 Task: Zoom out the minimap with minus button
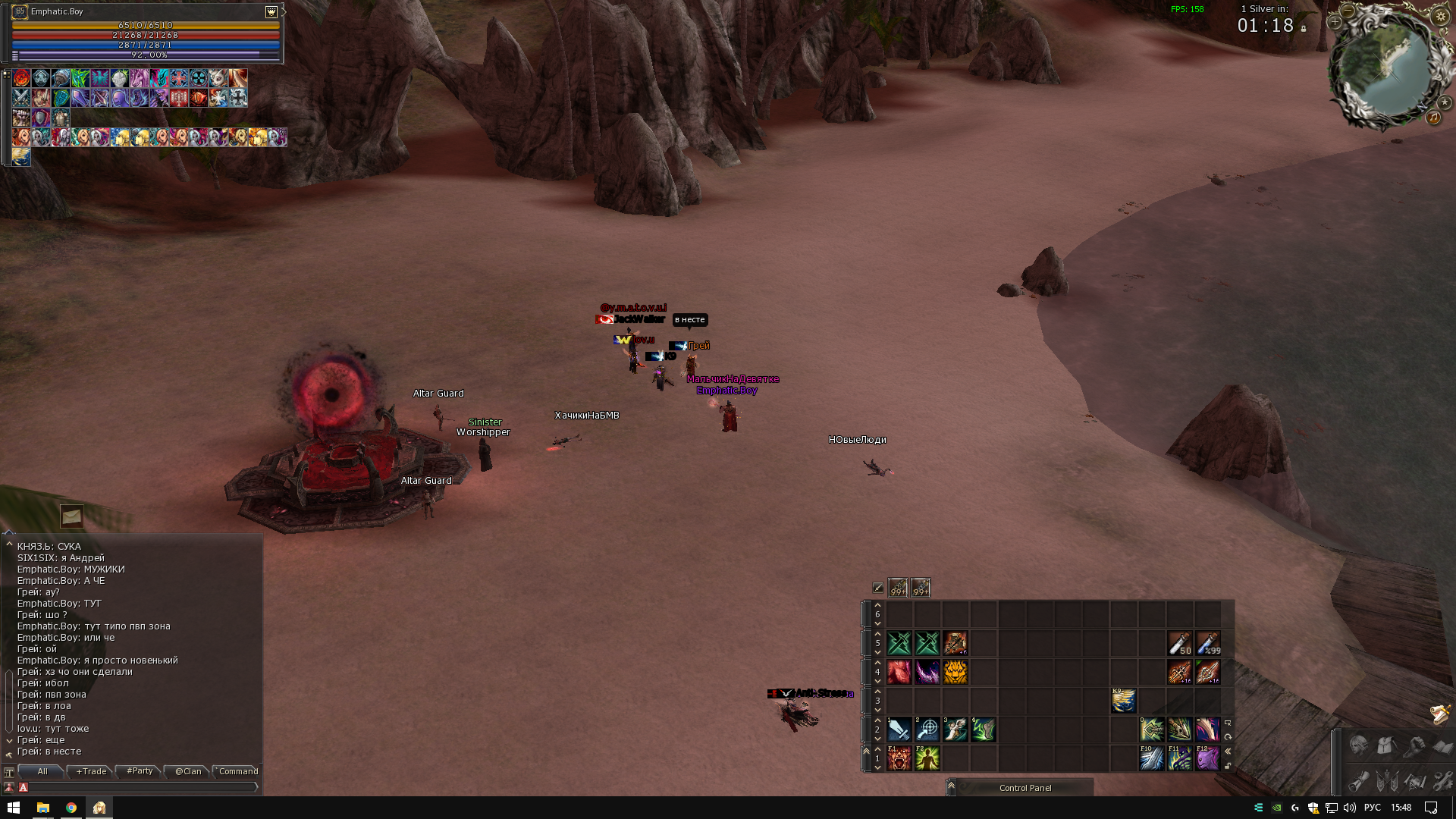pos(1348,11)
